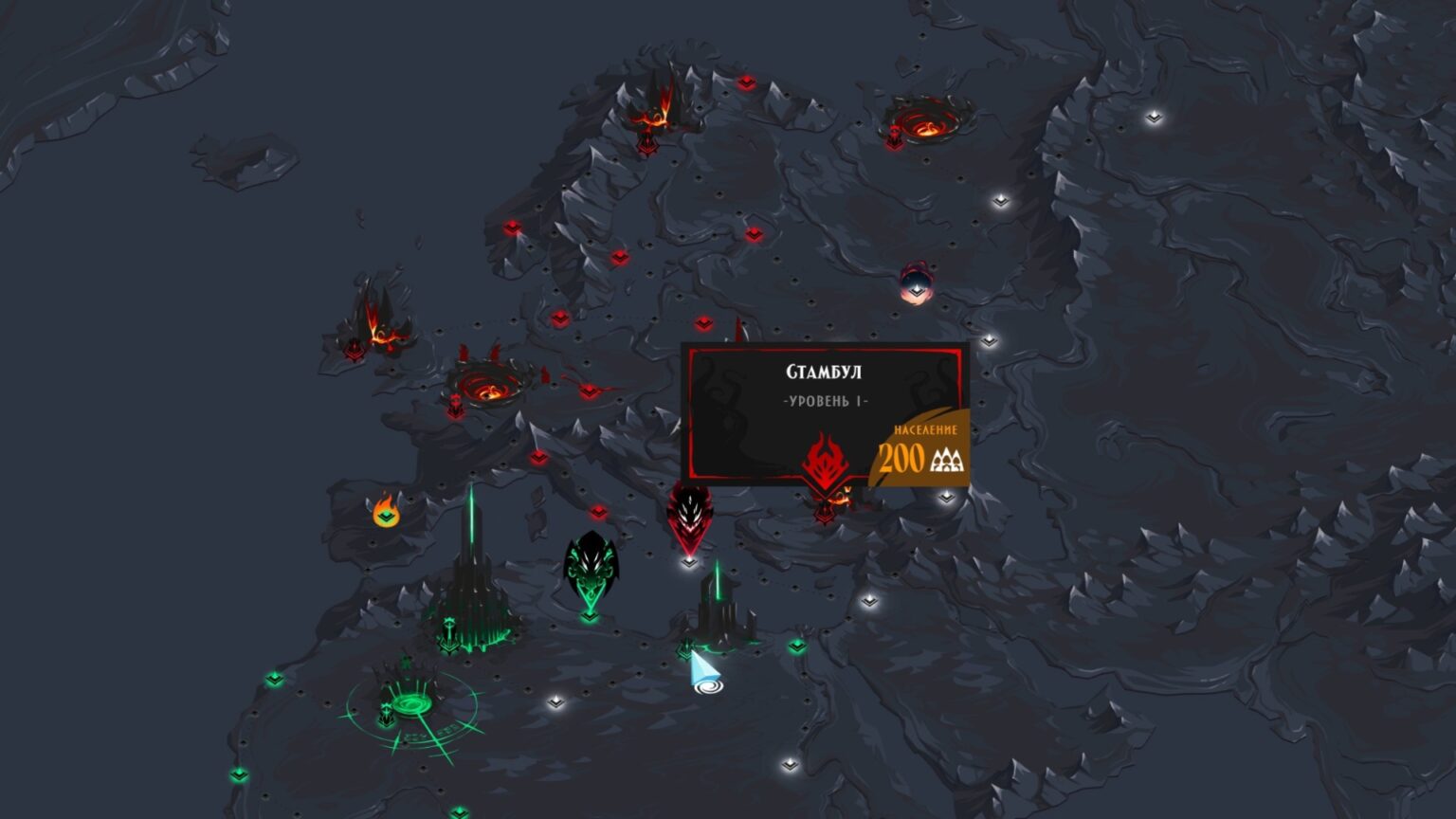Select the dark orb marker with pink glow
The height and width of the screenshot is (819, 1456).
pyautogui.click(x=916, y=283)
